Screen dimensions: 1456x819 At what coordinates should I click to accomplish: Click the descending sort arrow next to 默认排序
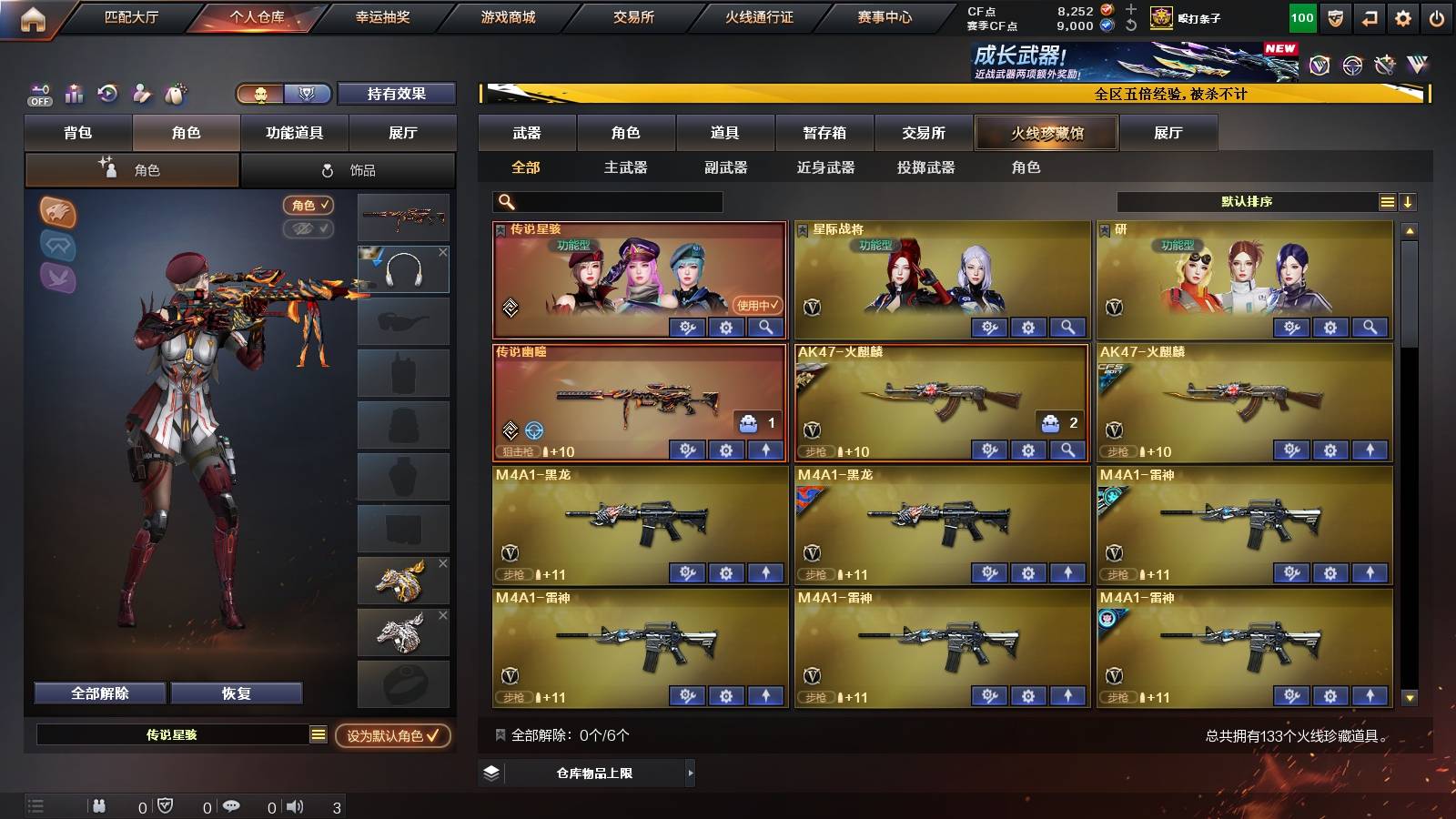1408,201
